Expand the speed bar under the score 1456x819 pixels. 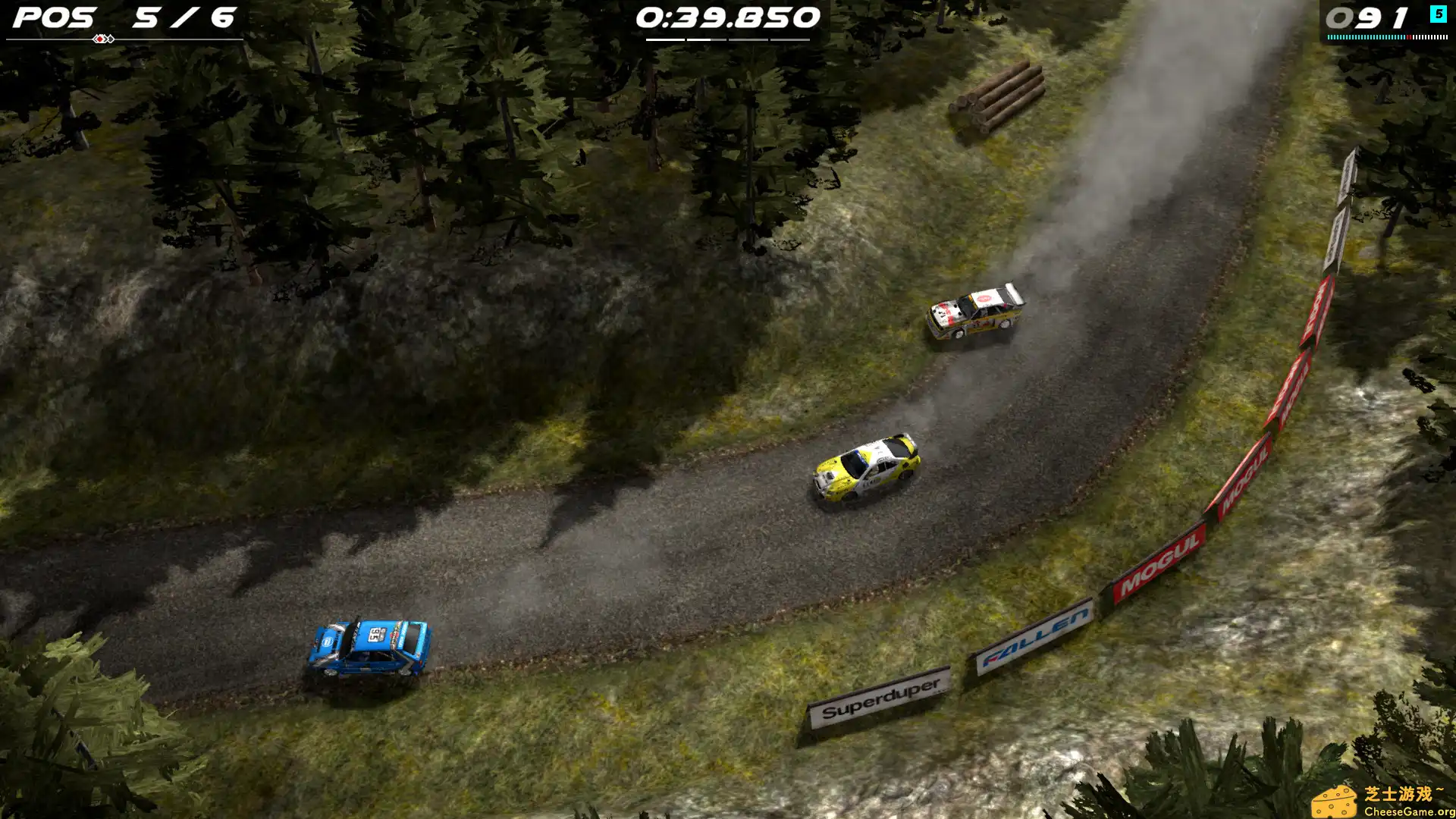[1388, 37]
